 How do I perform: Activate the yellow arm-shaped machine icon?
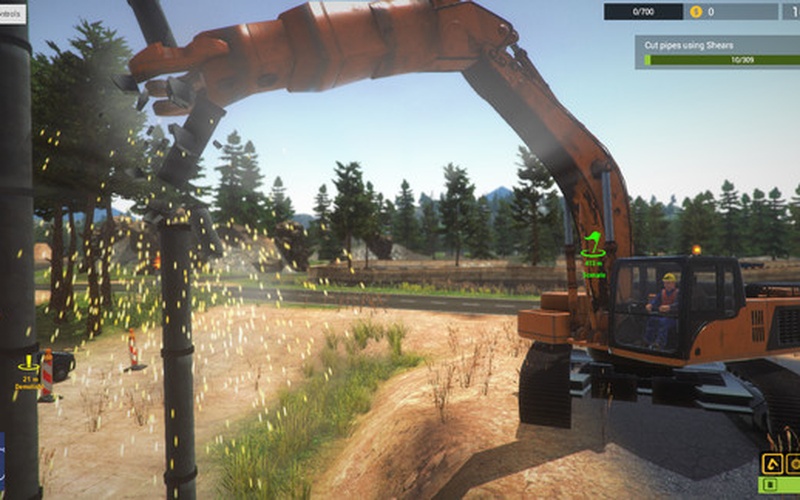click(772, 464)
